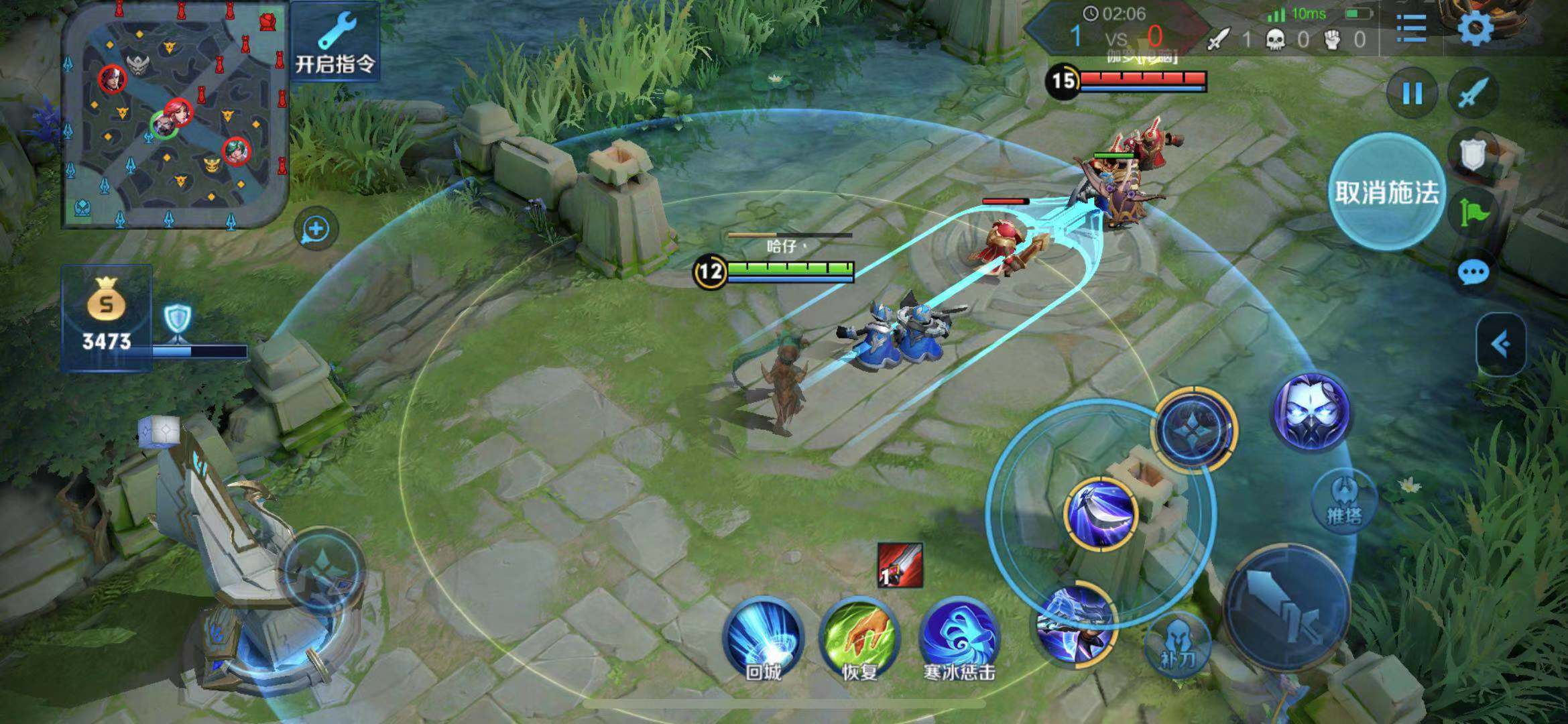Image resolution: width=1568 pixels, height=724 pixels.
Task: Activate the masked face ultimate skill
Action: 1311,411
